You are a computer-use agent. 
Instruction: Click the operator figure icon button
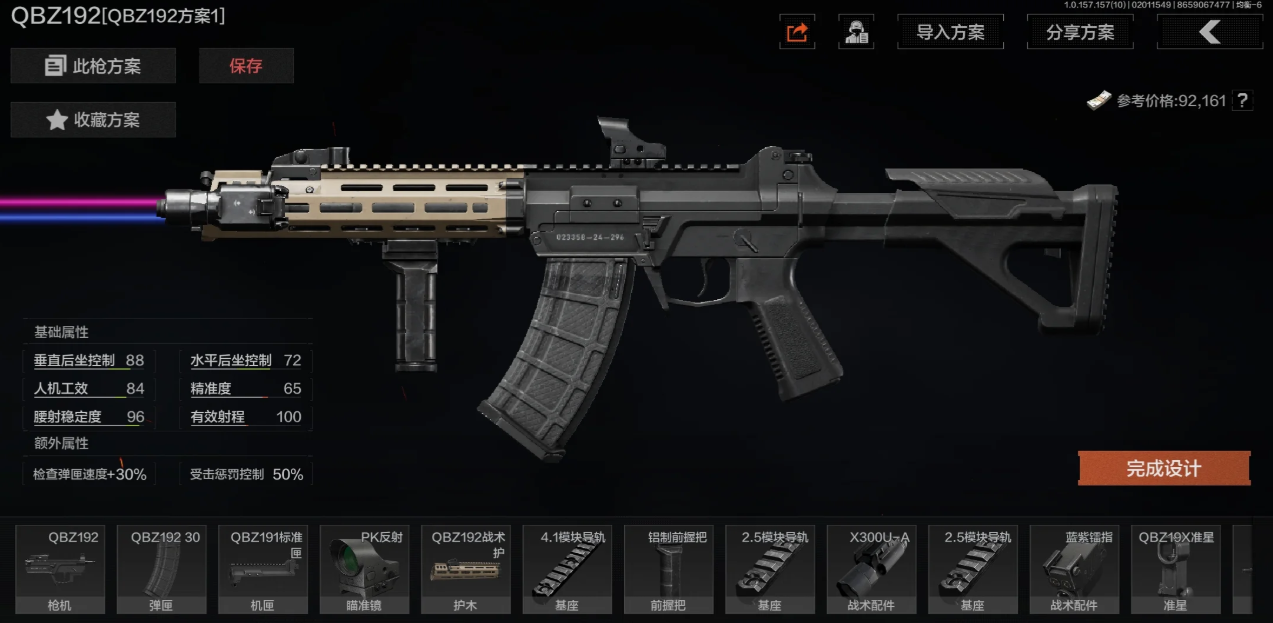855,32
